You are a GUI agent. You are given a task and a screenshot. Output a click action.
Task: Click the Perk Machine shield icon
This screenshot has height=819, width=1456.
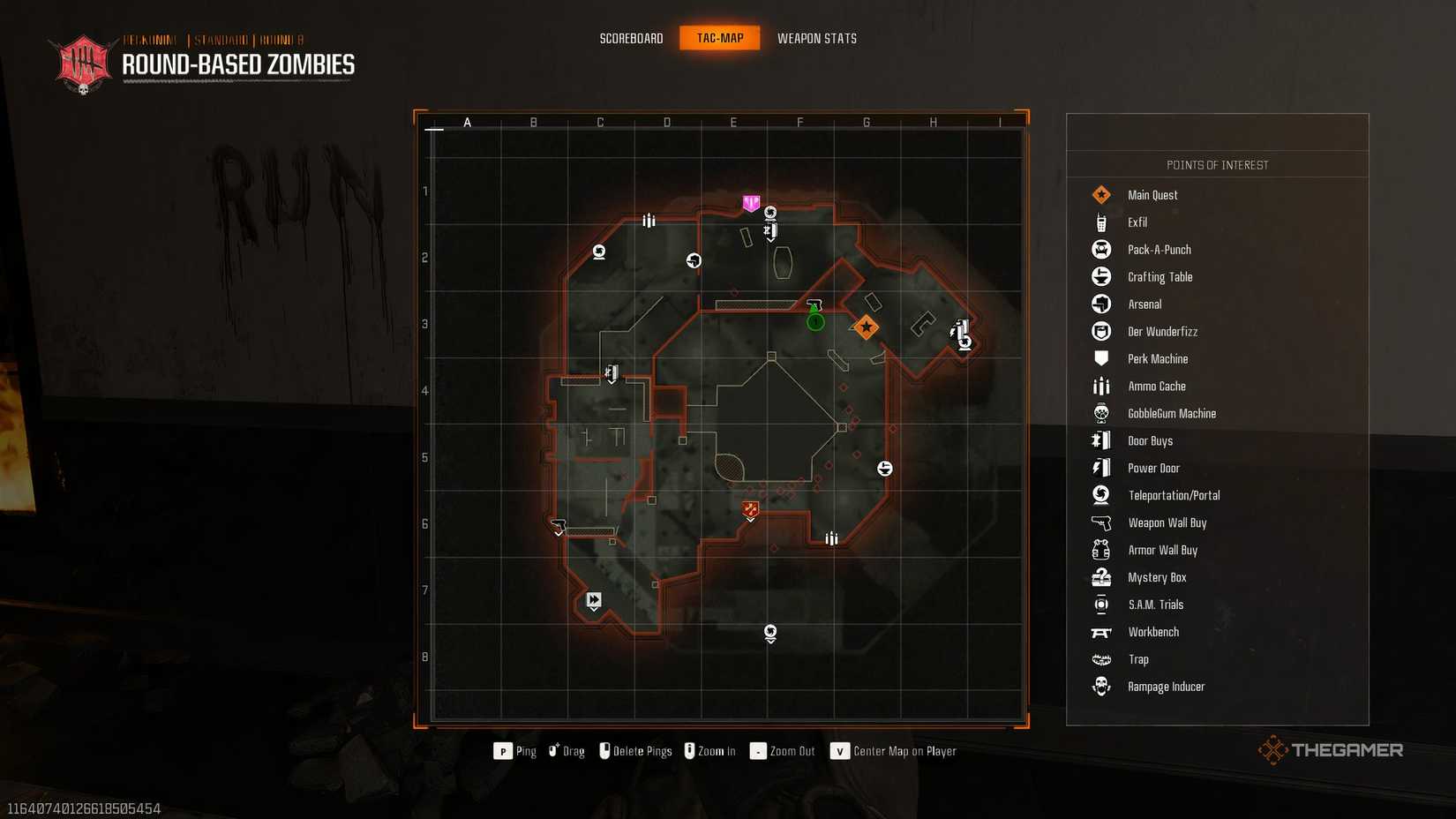1101,358
